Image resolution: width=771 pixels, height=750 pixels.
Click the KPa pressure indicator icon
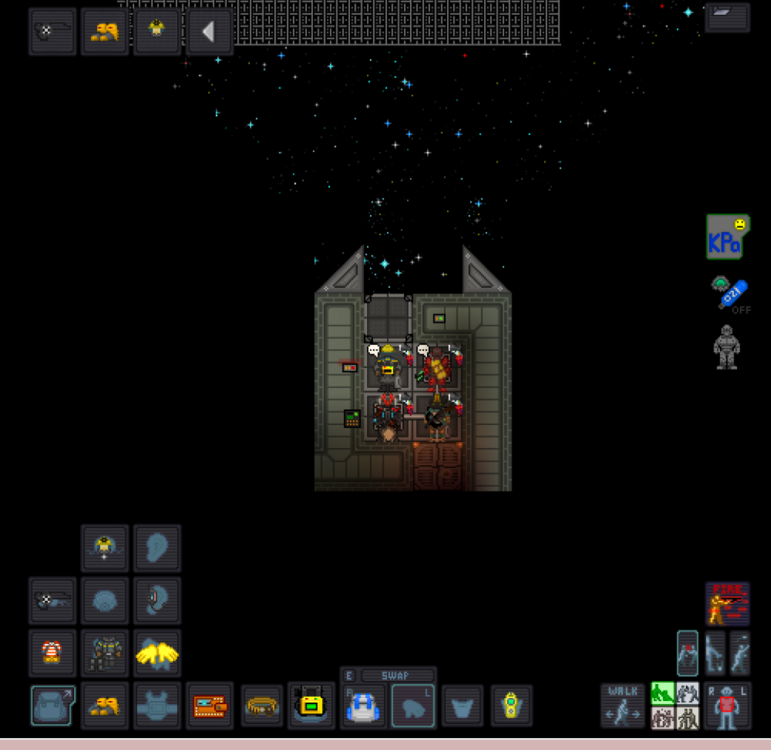(726, 236)
